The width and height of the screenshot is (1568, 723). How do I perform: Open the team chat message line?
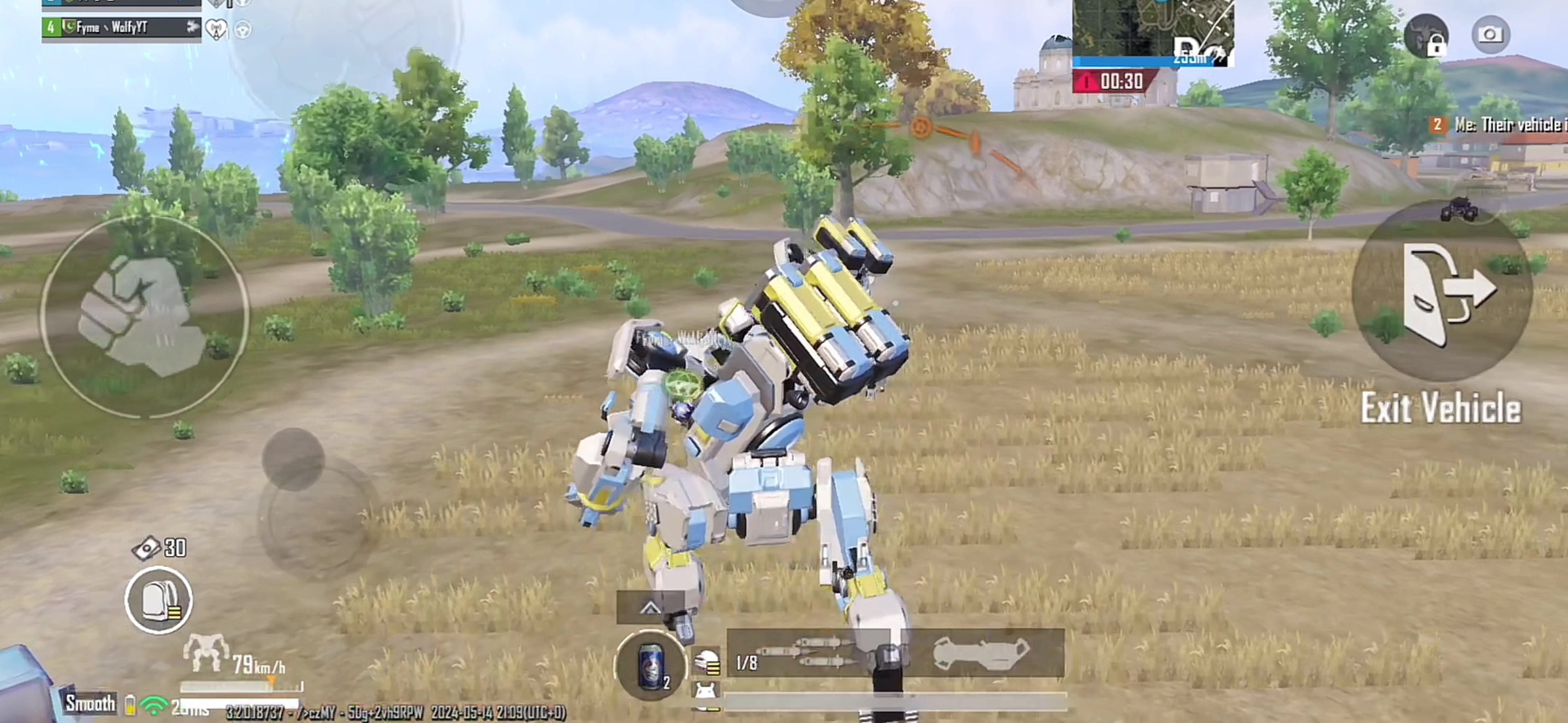point(1503,125)
